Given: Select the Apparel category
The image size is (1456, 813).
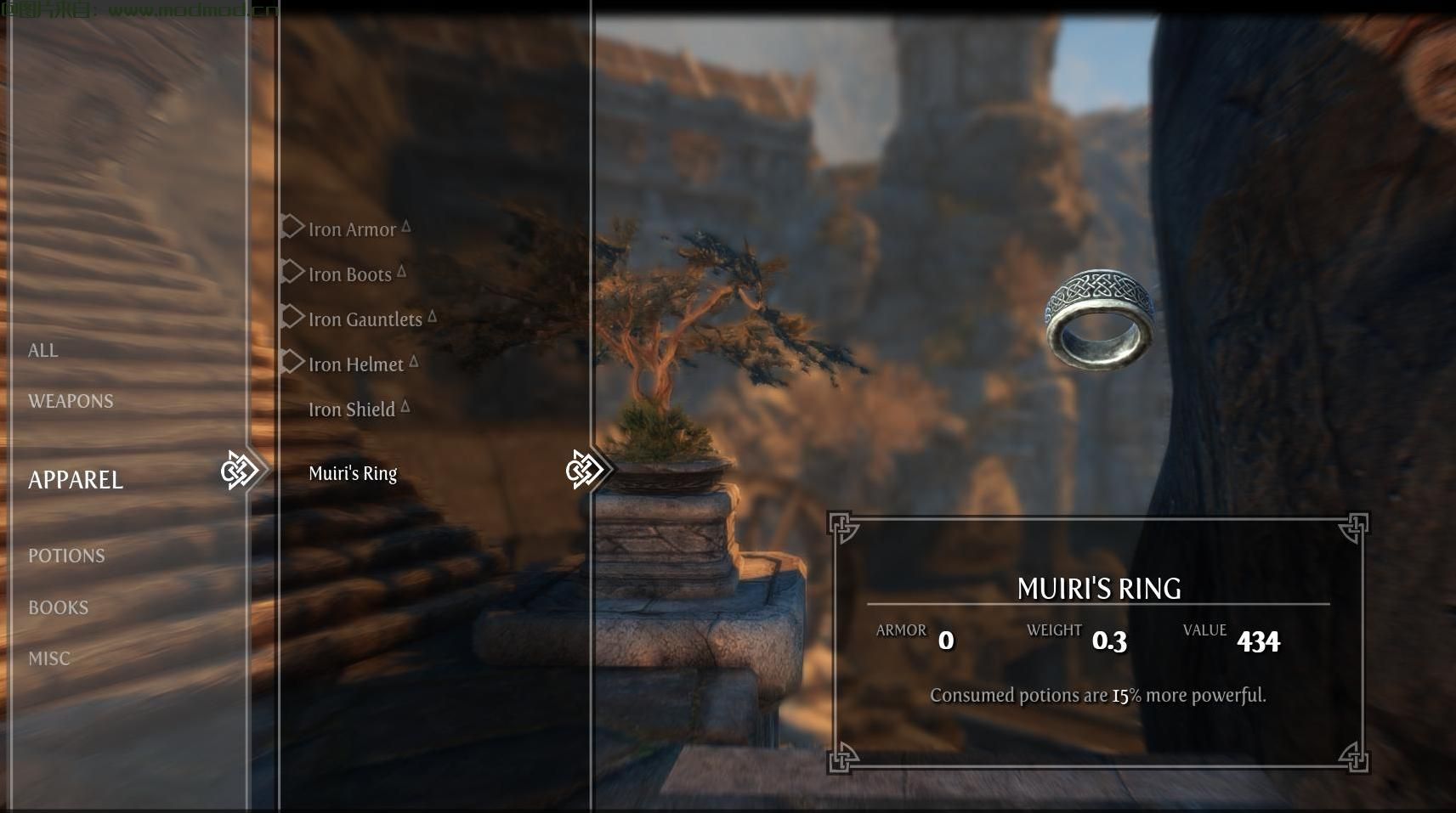Looking at the screenshot, I should click(x=76, y=480).
